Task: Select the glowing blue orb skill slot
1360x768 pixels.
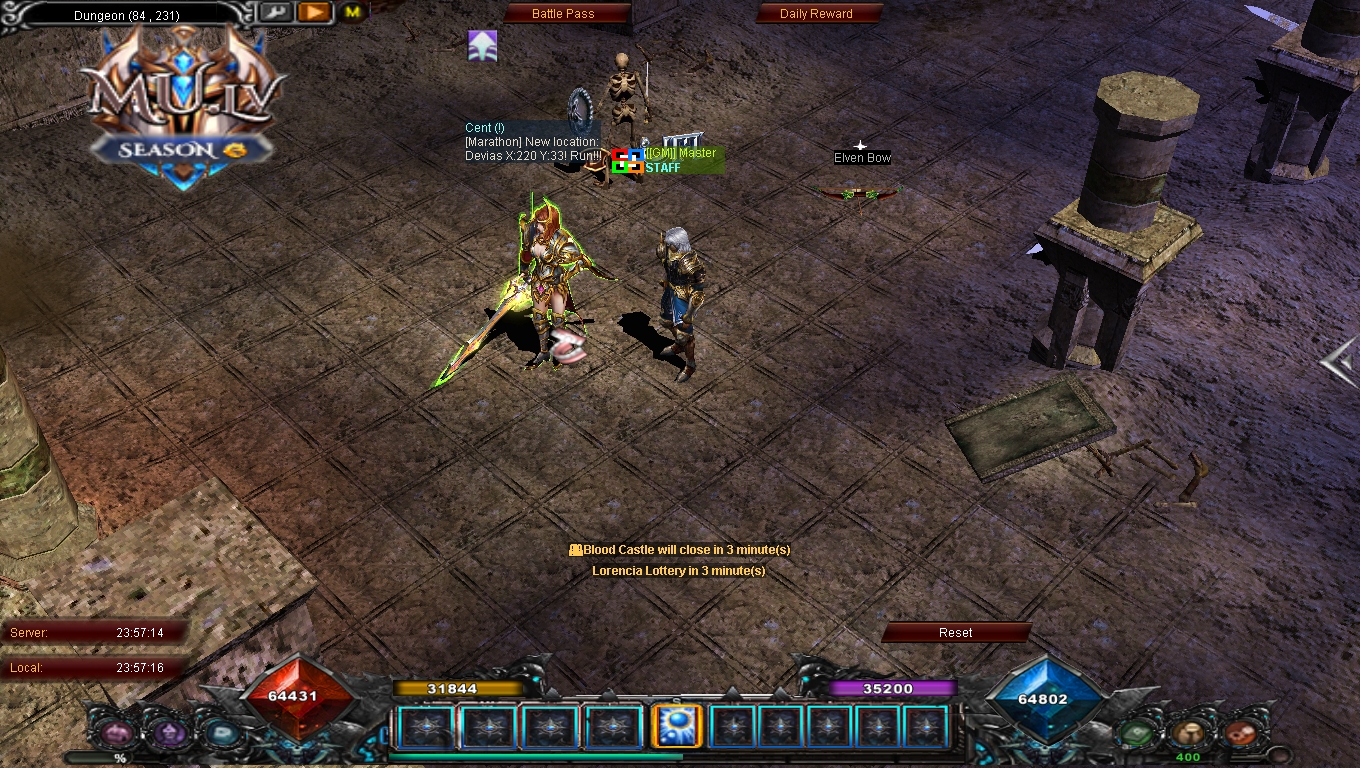Action: coord(675,727)
